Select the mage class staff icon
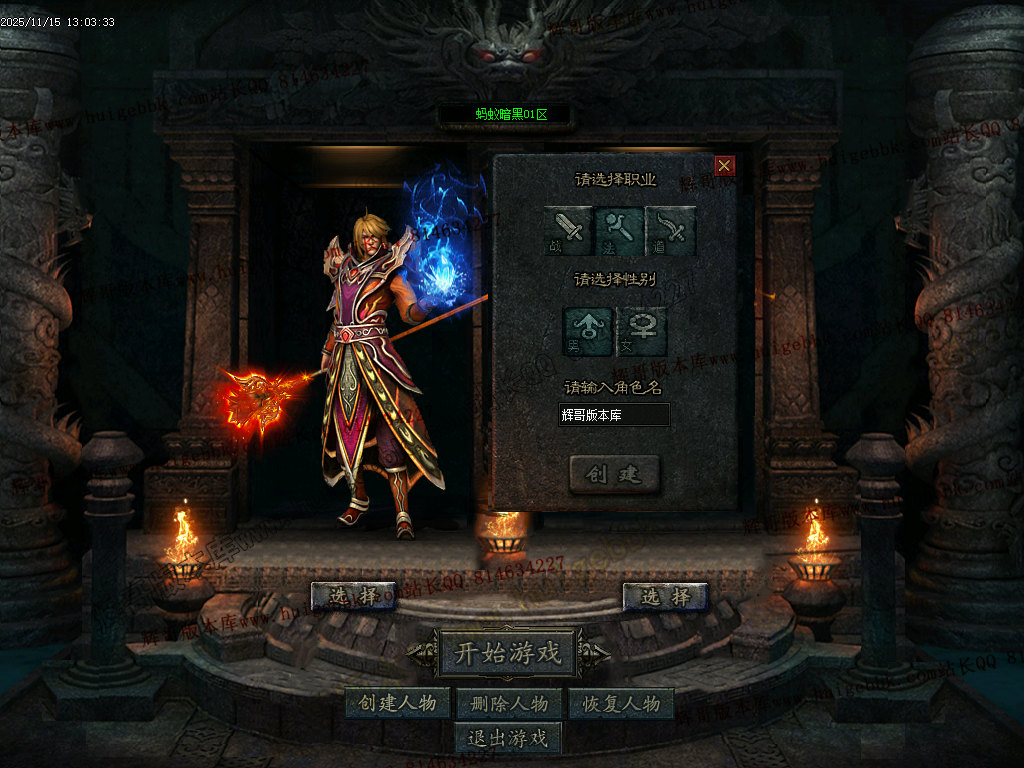 (620, 229)
